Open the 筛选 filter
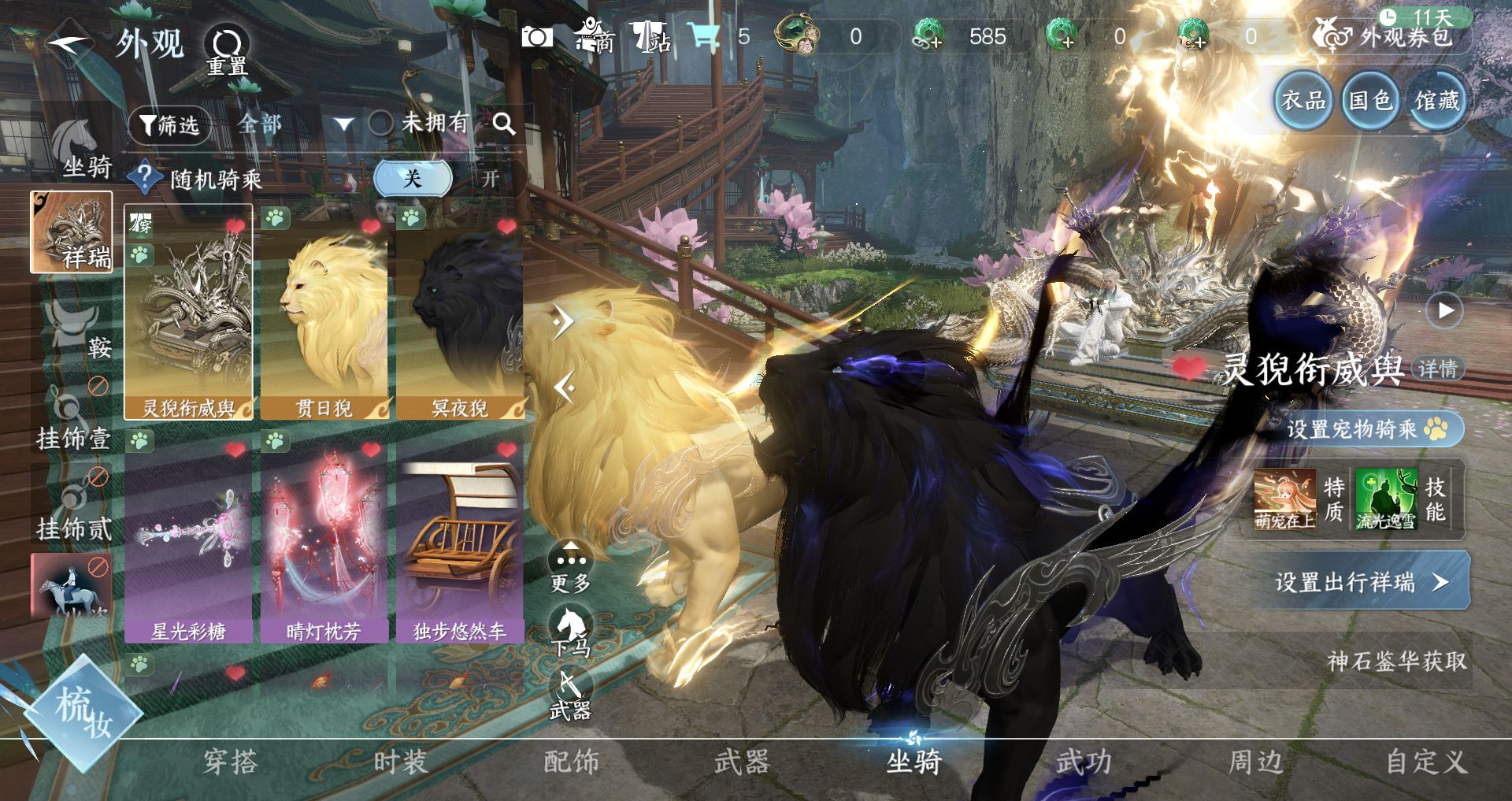The image size is (1512, 801). [x=169, y=124]
